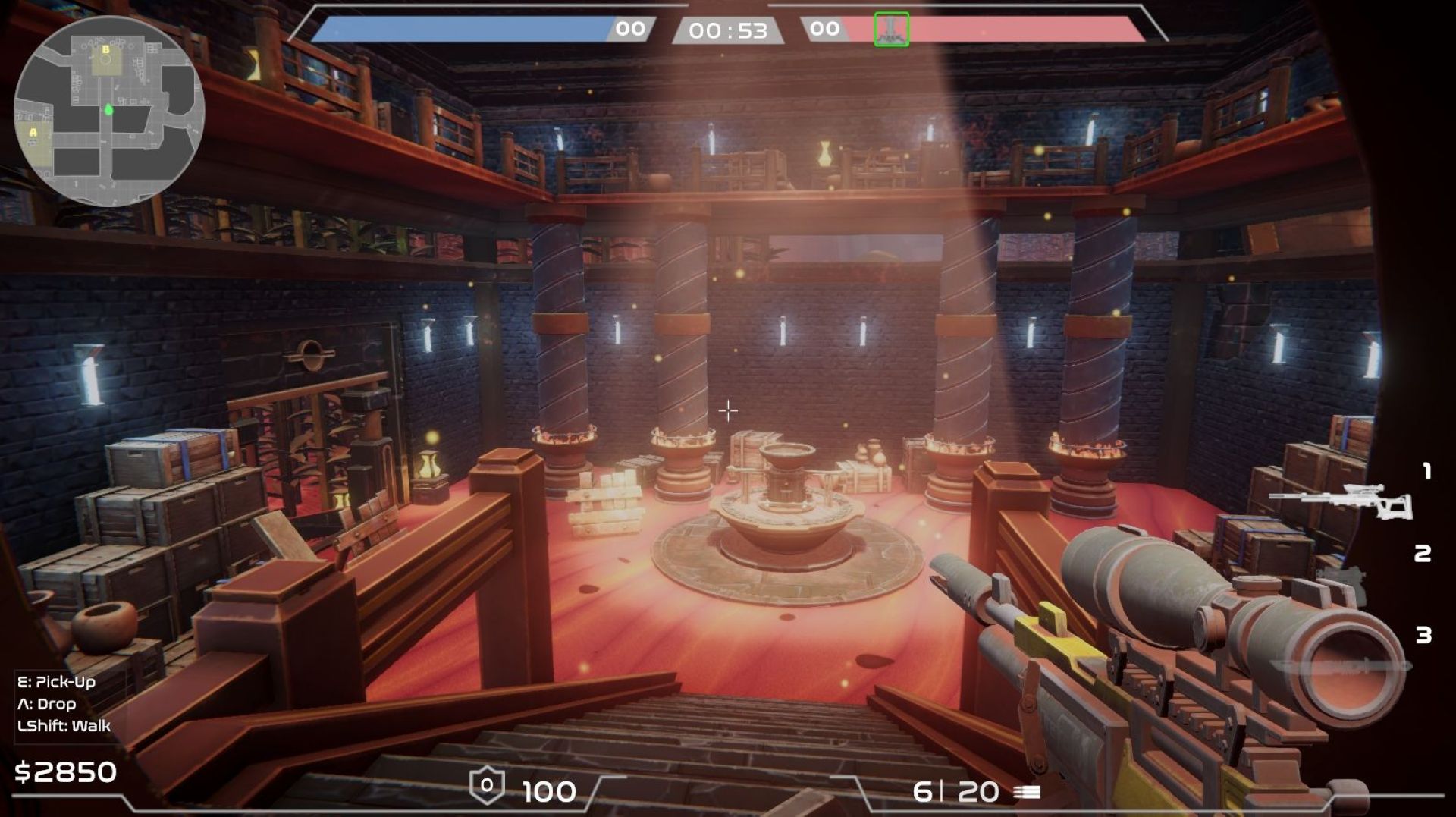
Task: Select the sniper rifle weapon slot
Action: click(1340, 501)
